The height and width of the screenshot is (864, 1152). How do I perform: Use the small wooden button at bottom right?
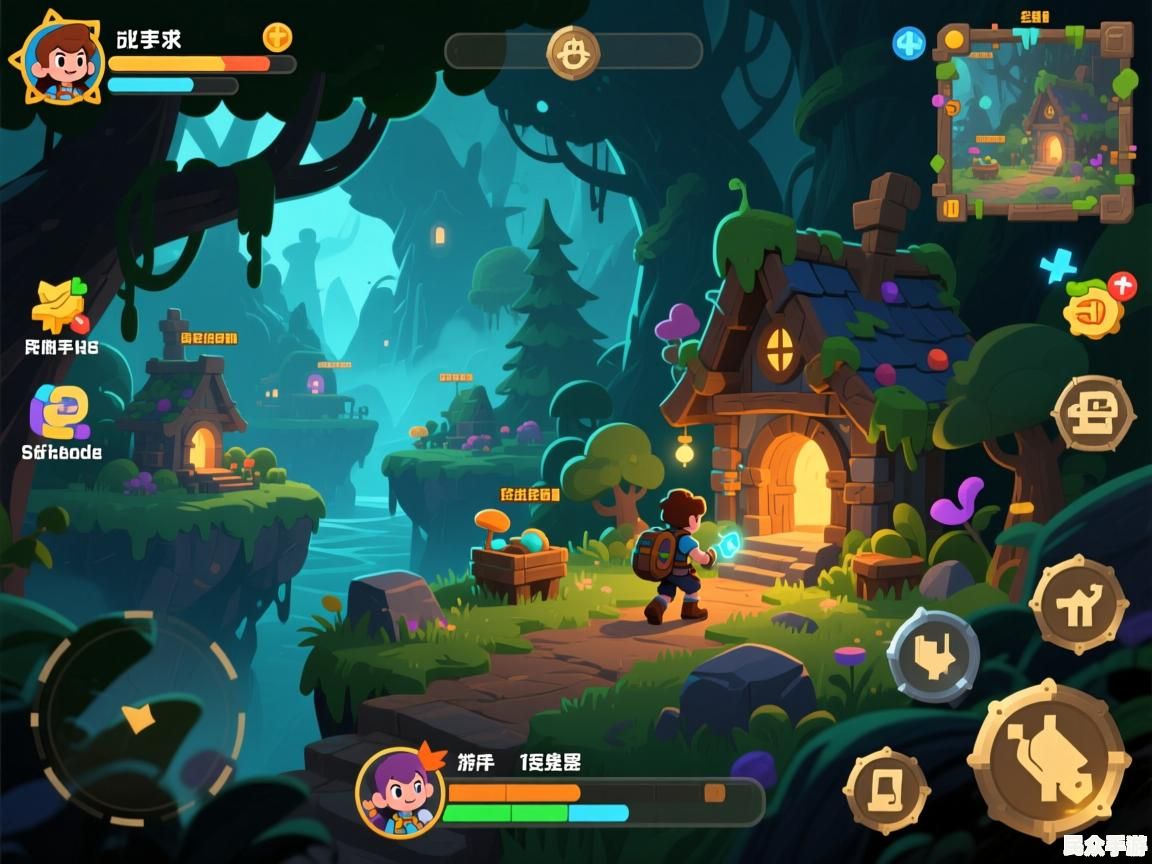point(886,790)
